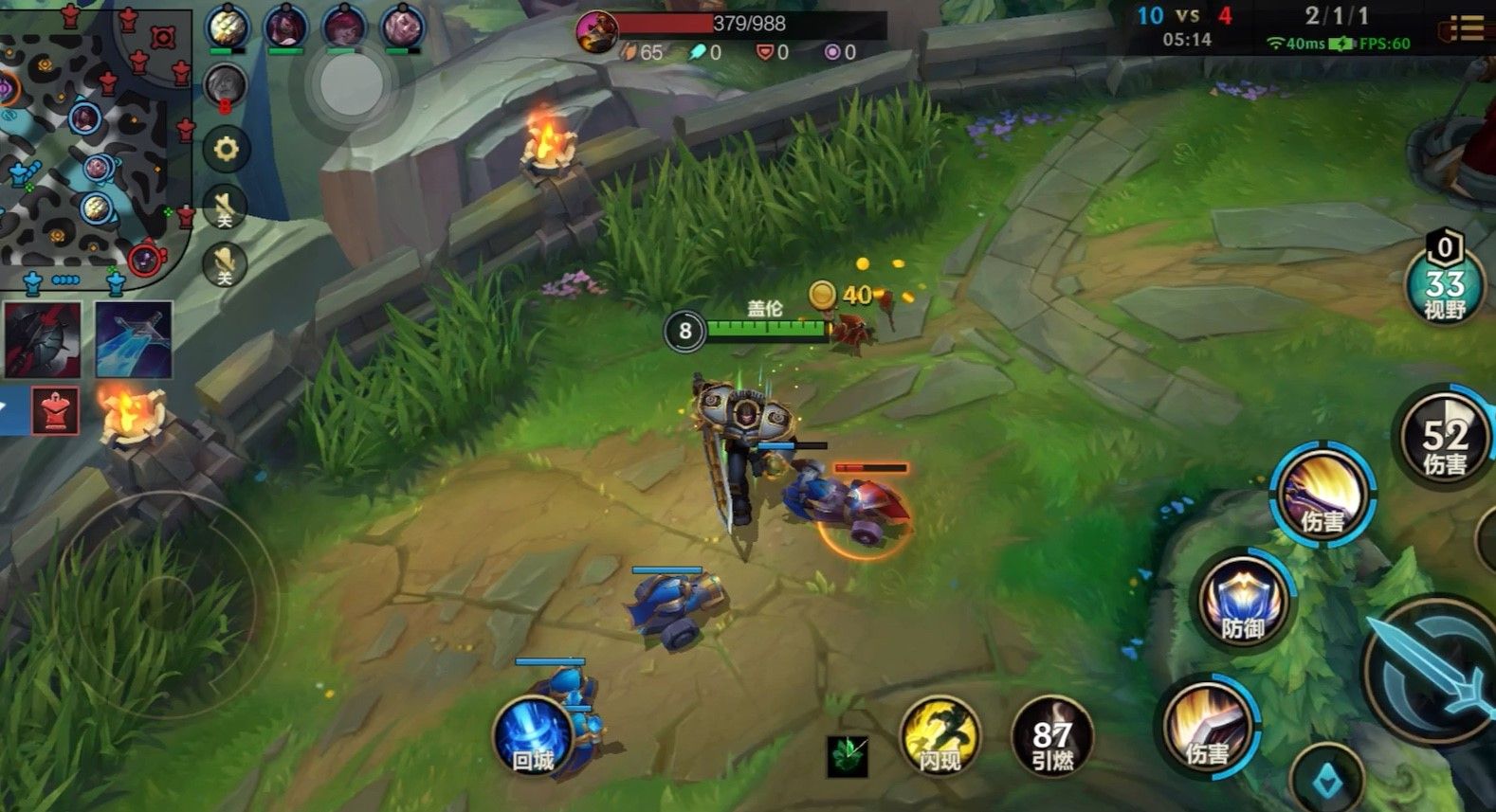The height and width of the screenshot is (812, 1496).
Task: Buy the recommended spiked axe item
Action: pyautogui.click(x=41, y=340)
